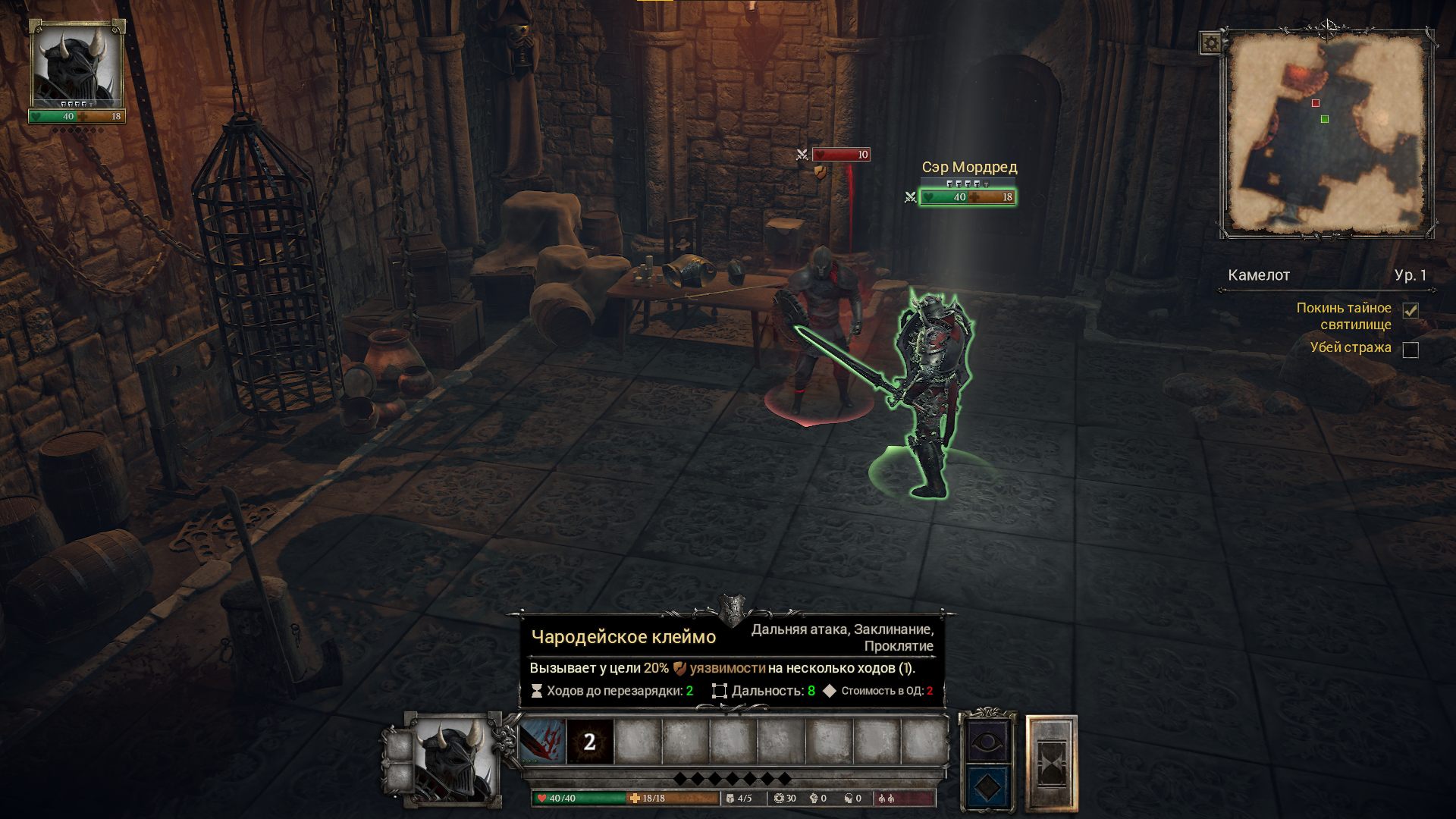Click the Сэр Мордред nameplate over the hero

pos(969,167)
